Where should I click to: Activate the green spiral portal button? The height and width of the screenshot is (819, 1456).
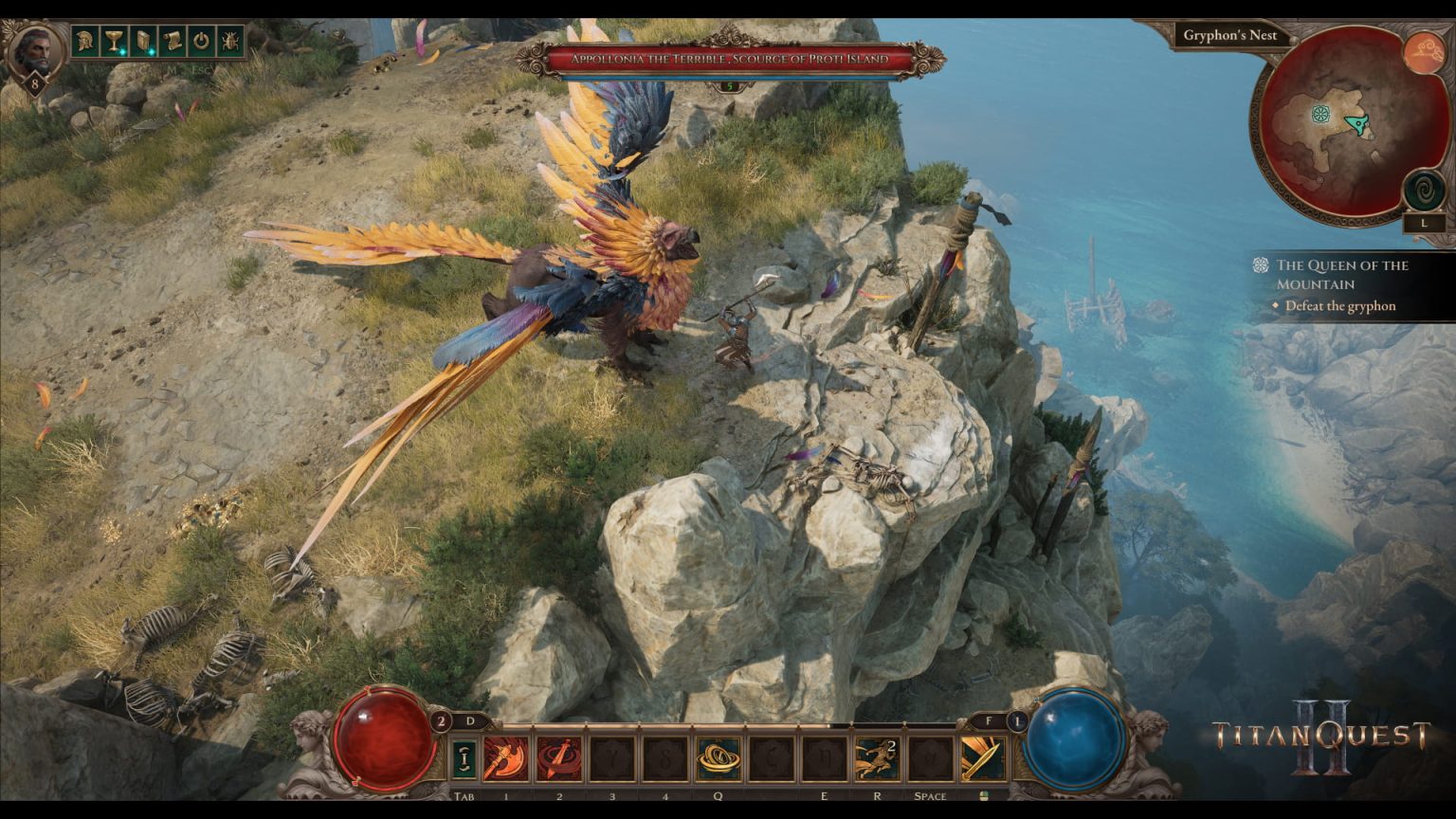(1422, 191)
